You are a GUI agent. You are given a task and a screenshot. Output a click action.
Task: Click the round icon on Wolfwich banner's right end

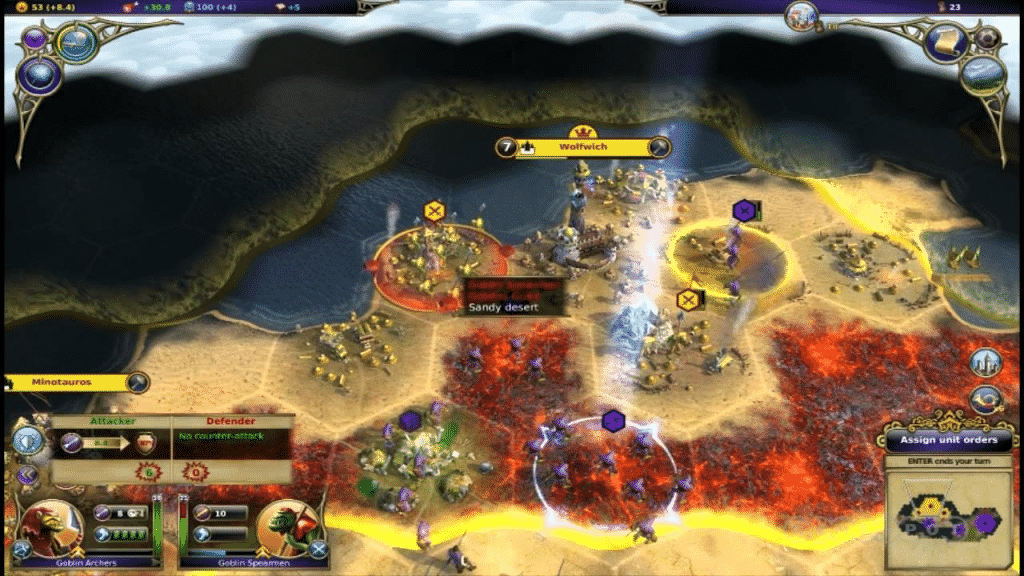658,148
